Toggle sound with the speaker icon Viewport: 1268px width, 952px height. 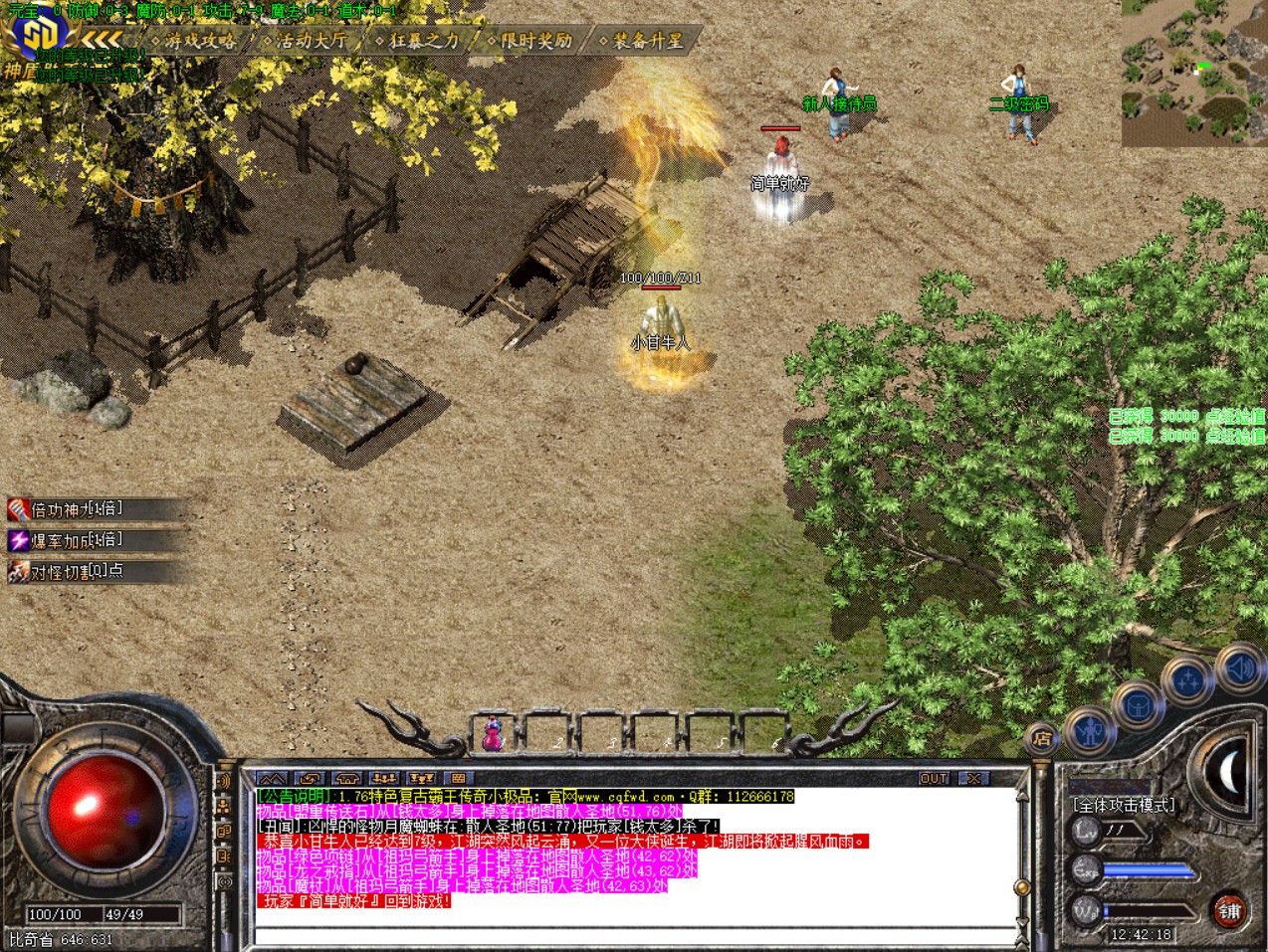click(1240, 668)
